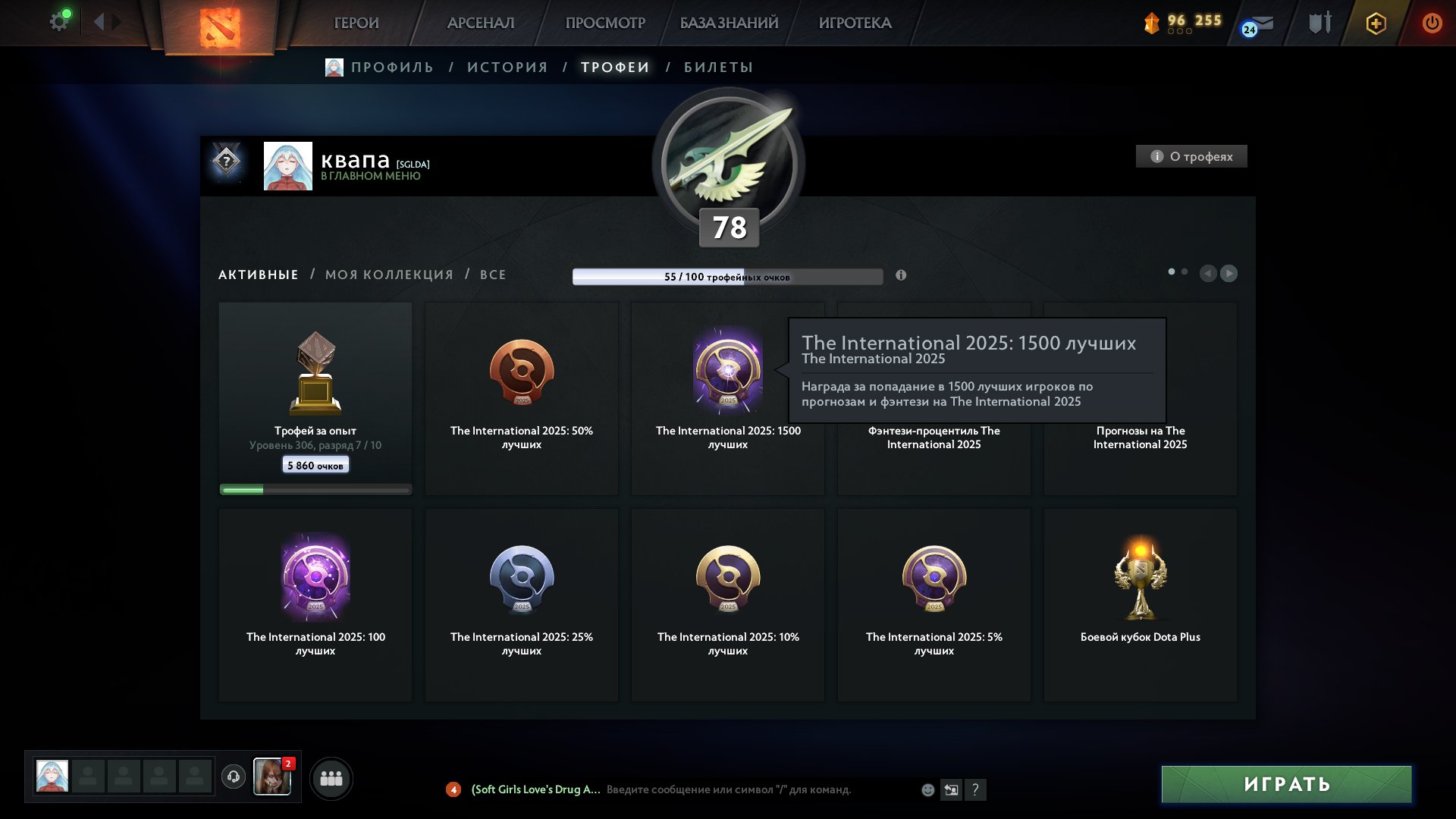
Task: Click the 55/100 trophy points progress bar
Action: coord(728,276)
